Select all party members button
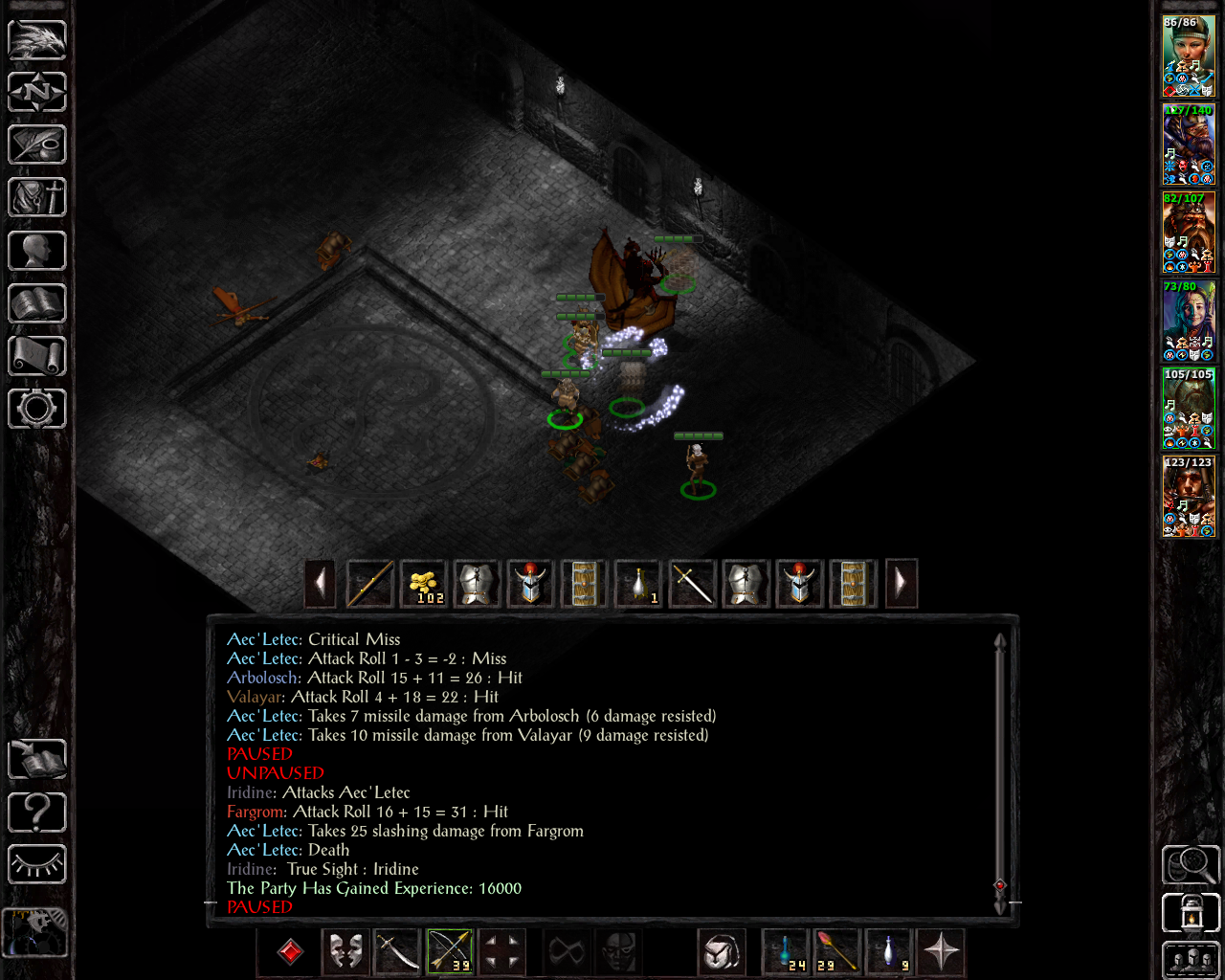Viewport: 1225px width, 980px height. (1191, 961)
